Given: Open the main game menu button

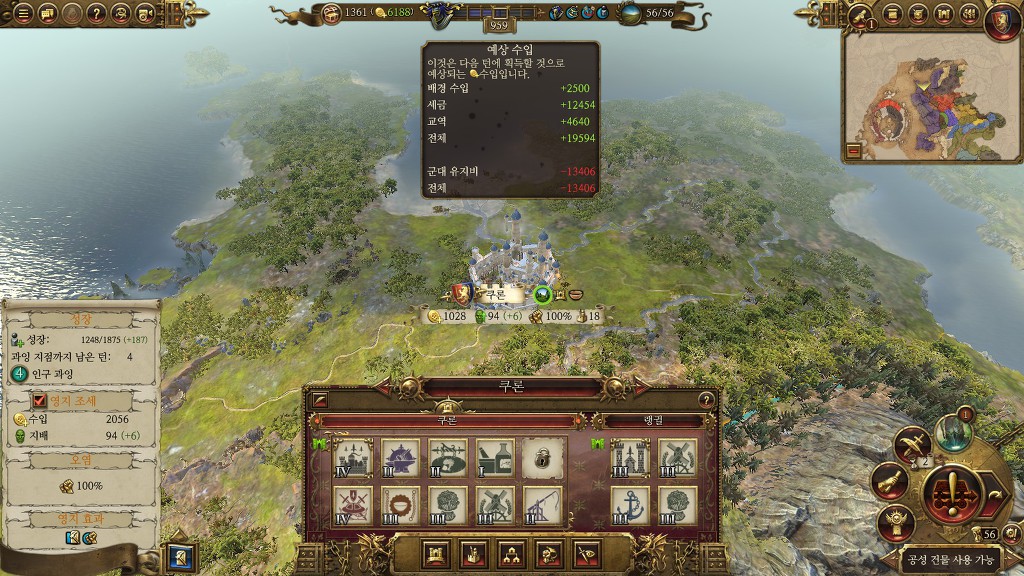Looking at the screenshot, I should [21, 14].
